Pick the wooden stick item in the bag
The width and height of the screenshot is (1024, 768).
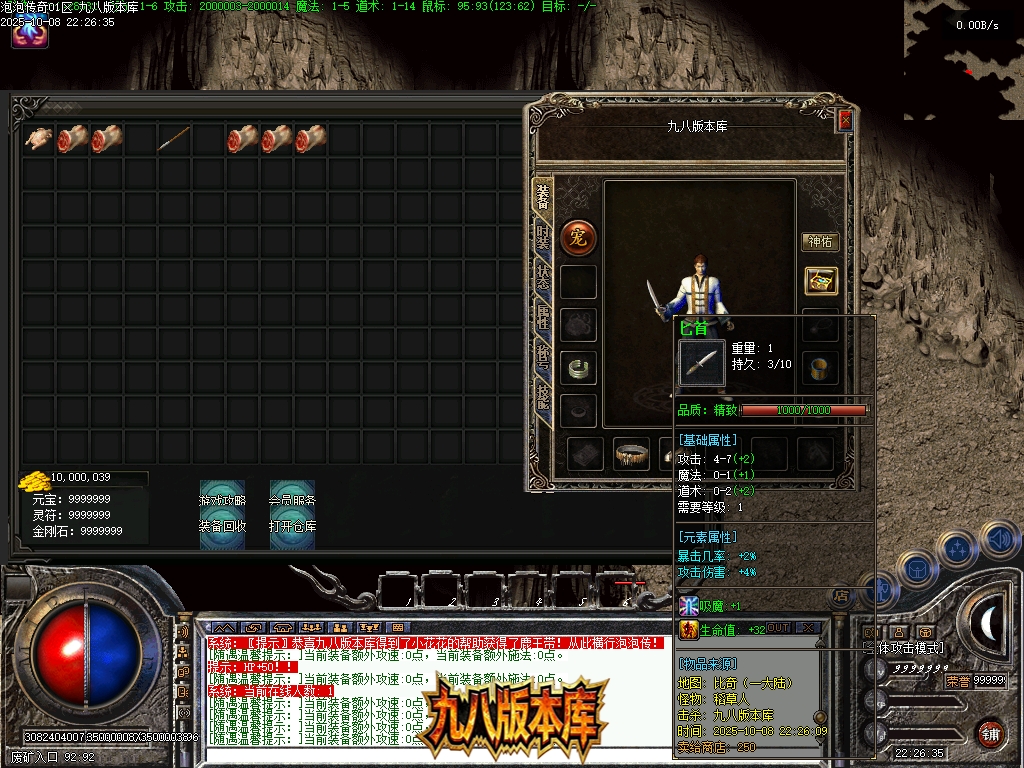(x=174, y=139)
